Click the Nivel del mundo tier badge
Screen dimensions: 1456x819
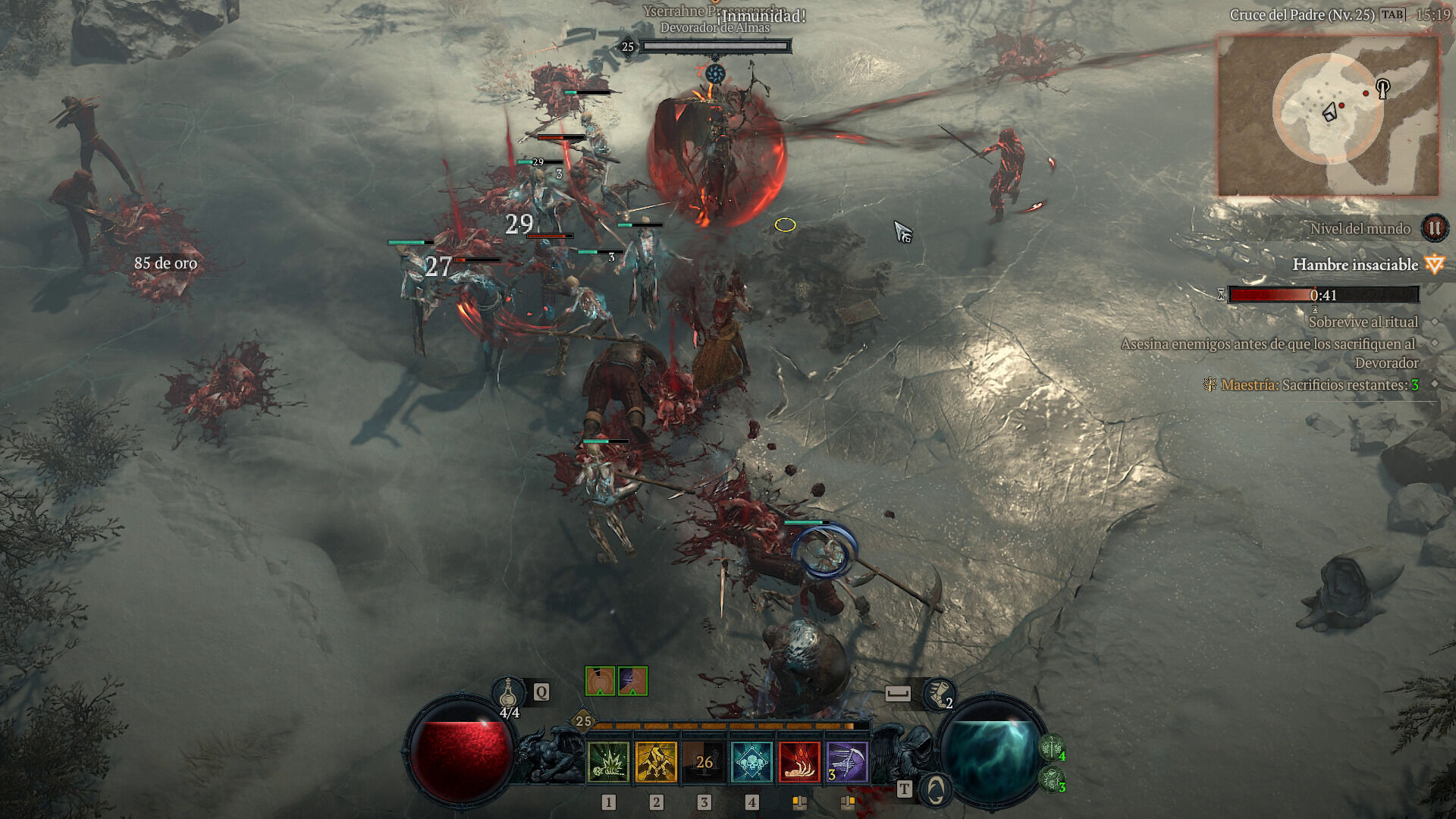[1433, 228]
